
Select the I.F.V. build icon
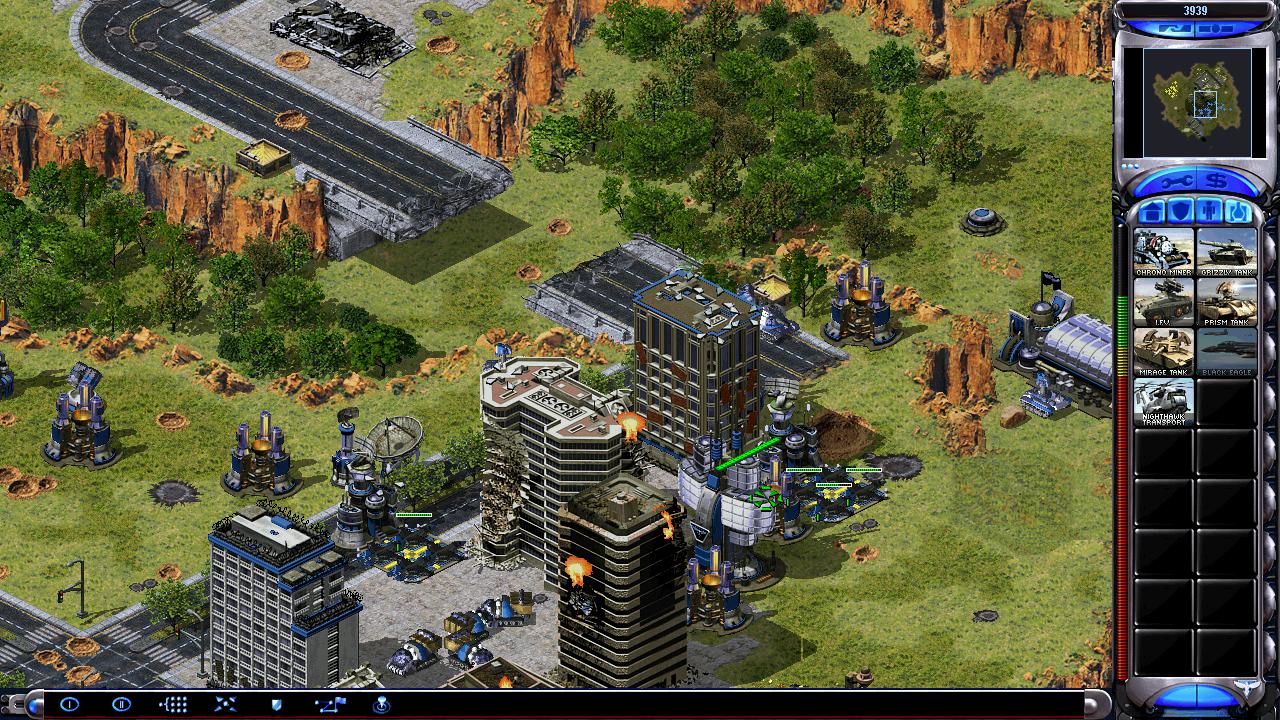click(1163, 302)
